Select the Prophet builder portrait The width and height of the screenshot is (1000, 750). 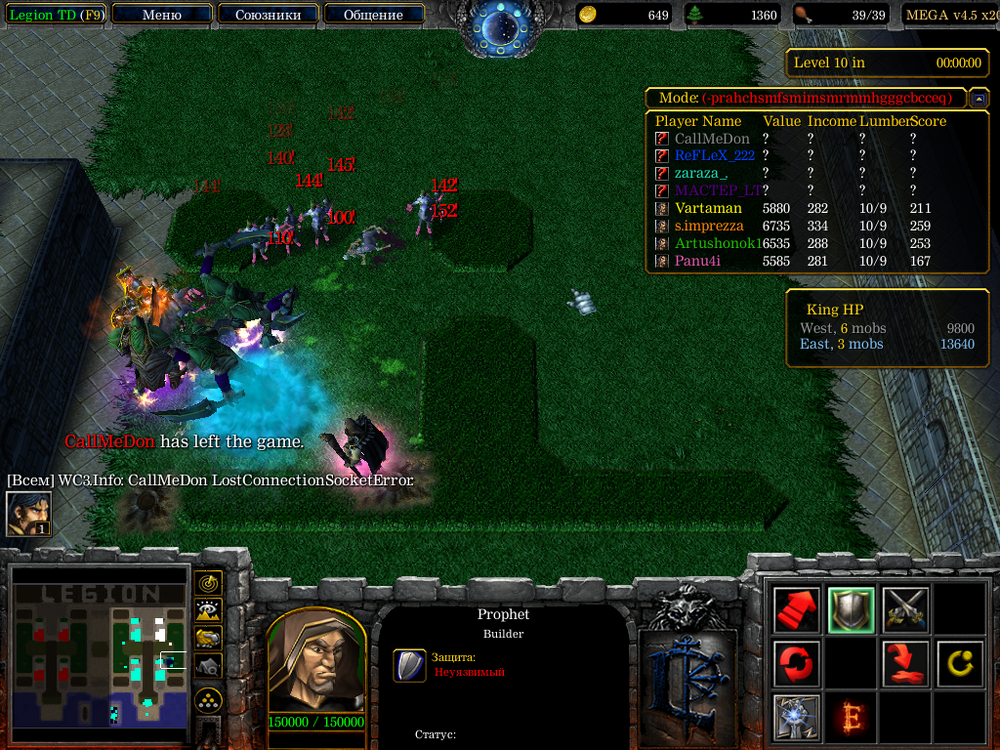(315, 662)
